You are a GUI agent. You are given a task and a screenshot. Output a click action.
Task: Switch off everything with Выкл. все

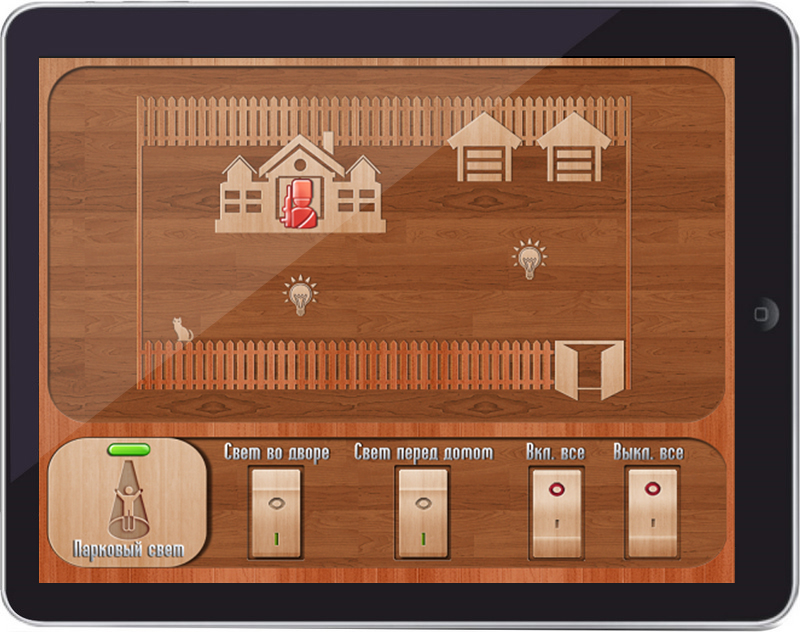(649, 512)
